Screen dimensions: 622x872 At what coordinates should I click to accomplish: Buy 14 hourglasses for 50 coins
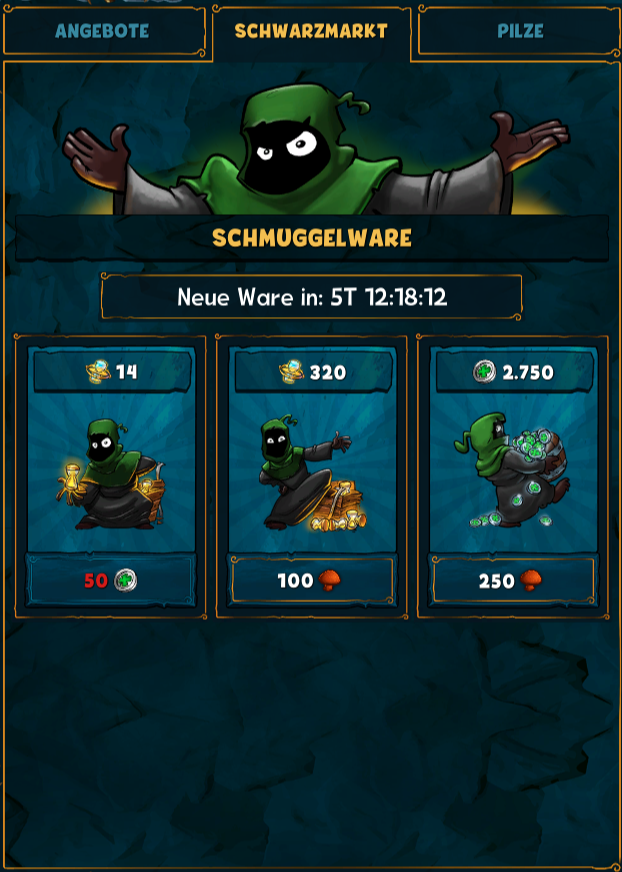coord(111,580)
